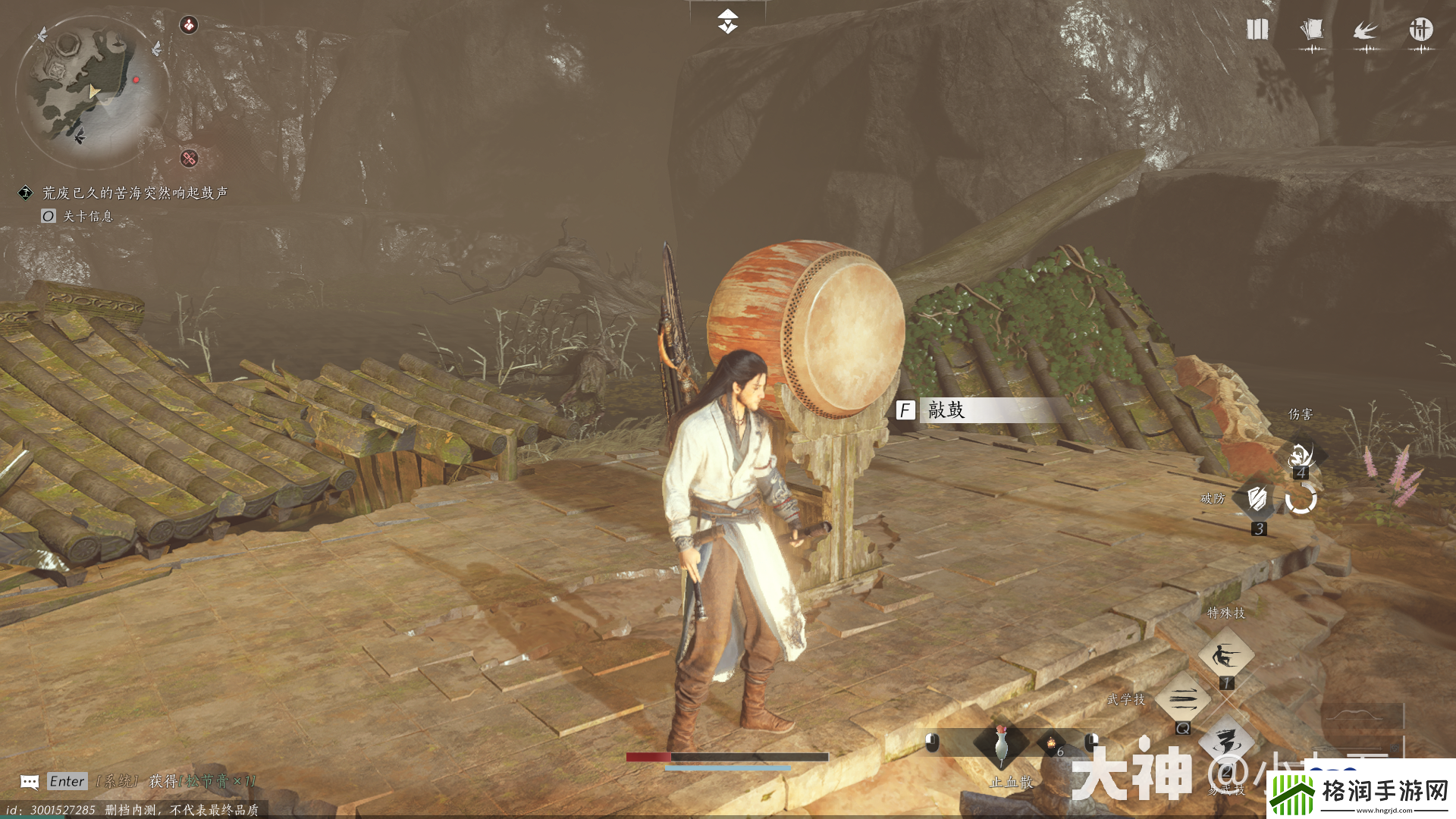Activate the 易武技 swirl skill
Image resolution: width=1456 pixels, height=819 pixels.
pos(1226,742)
